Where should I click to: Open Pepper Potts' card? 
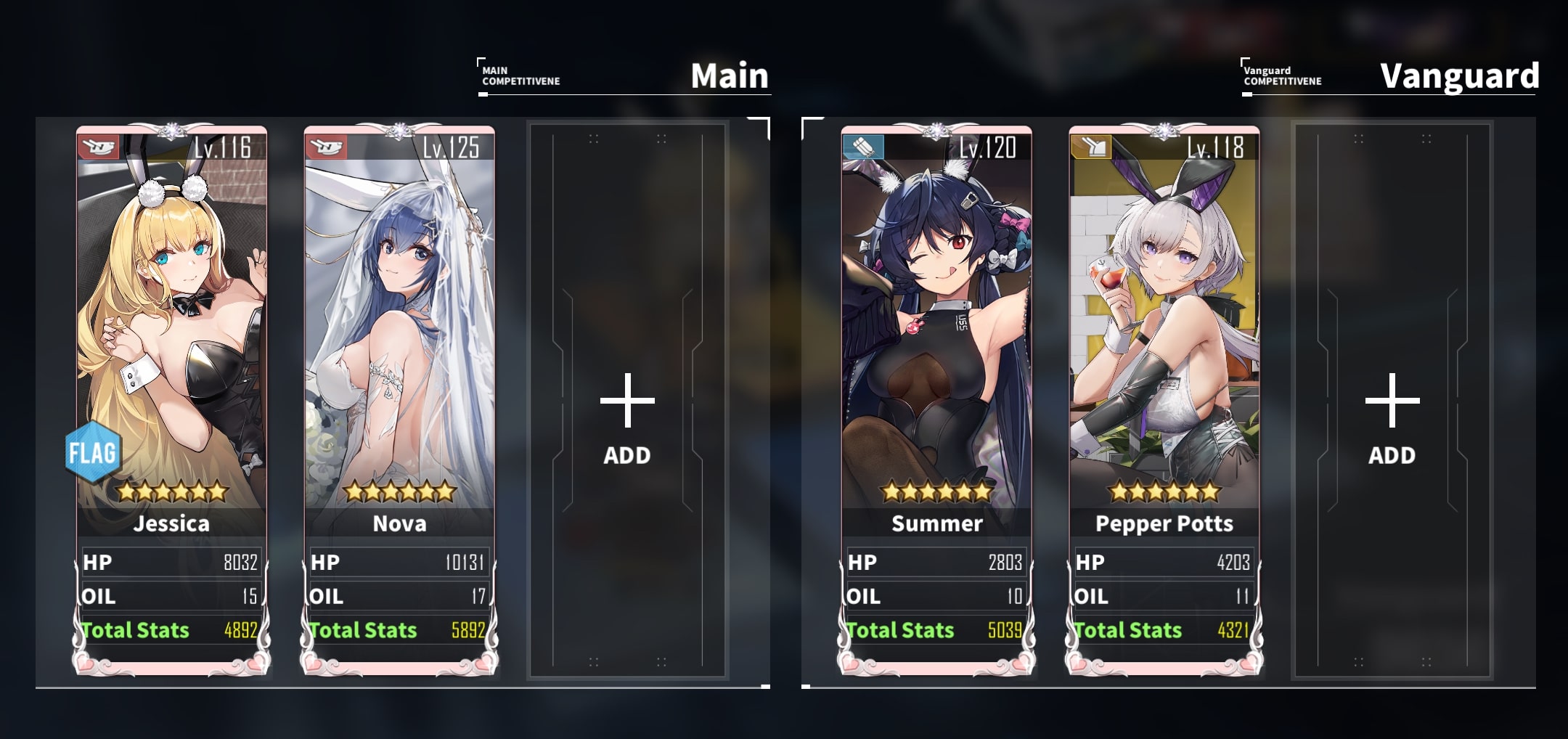tap(1164, 327)
